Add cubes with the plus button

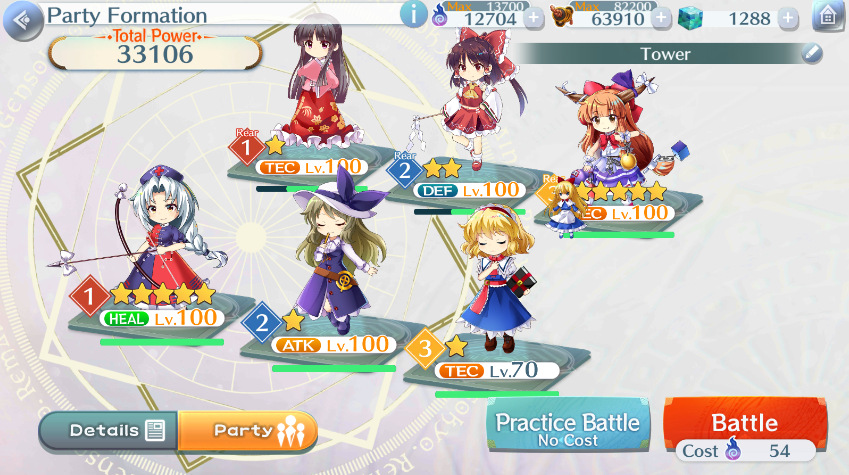(788, 17)
